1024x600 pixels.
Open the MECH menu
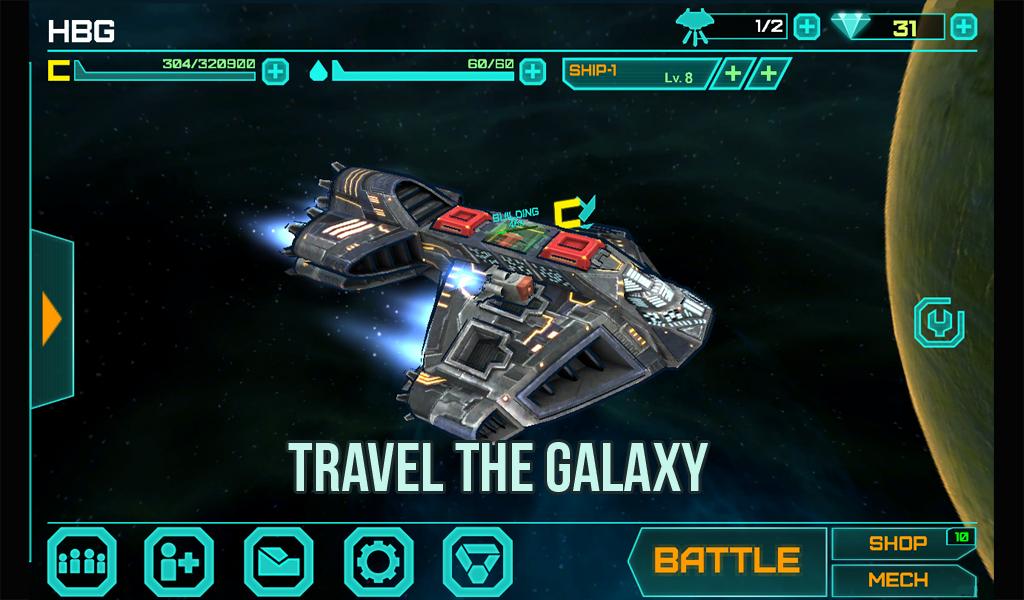point(897,580)
